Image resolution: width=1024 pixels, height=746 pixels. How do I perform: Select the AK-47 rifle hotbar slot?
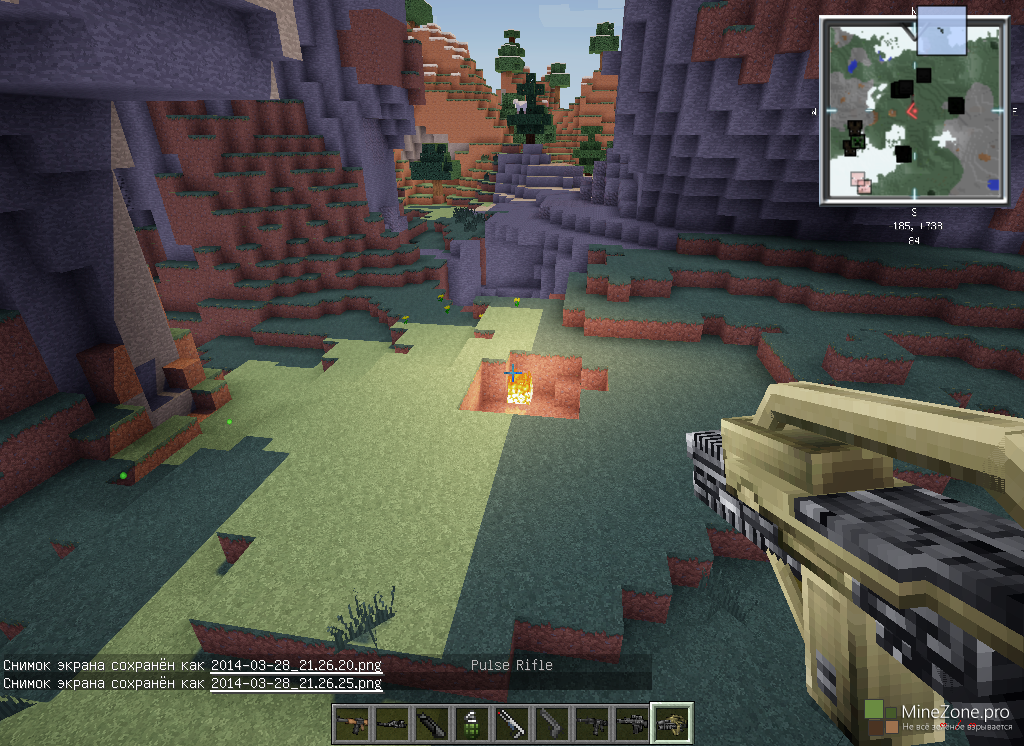(x=351, y=723)
